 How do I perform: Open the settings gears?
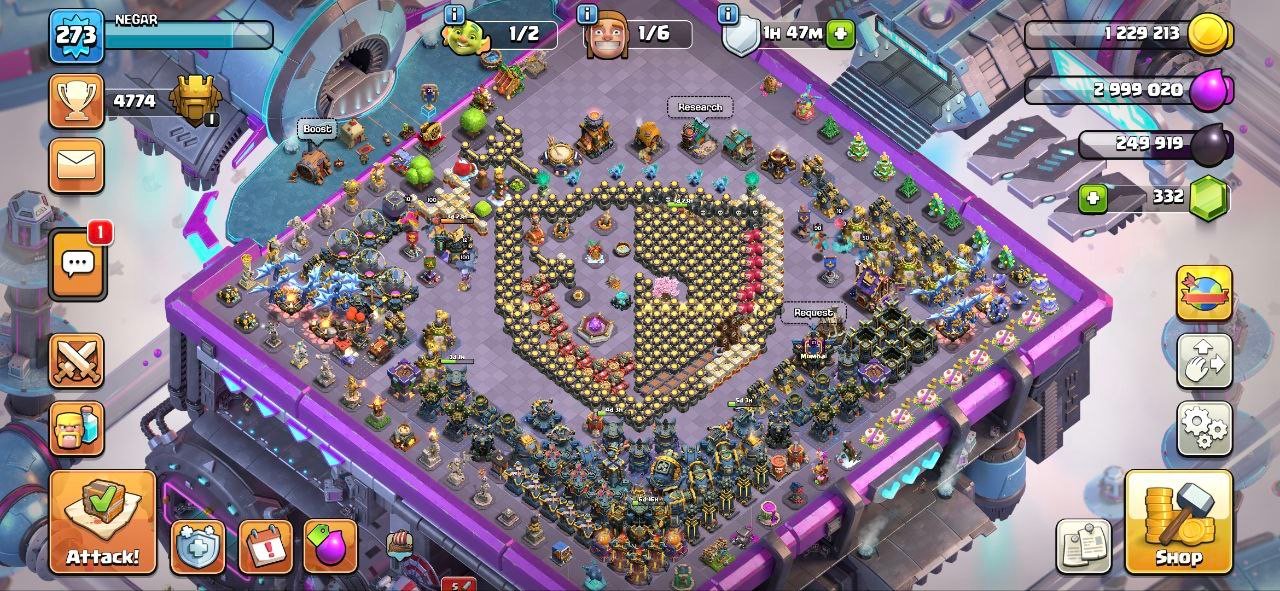click(1204, 428)
